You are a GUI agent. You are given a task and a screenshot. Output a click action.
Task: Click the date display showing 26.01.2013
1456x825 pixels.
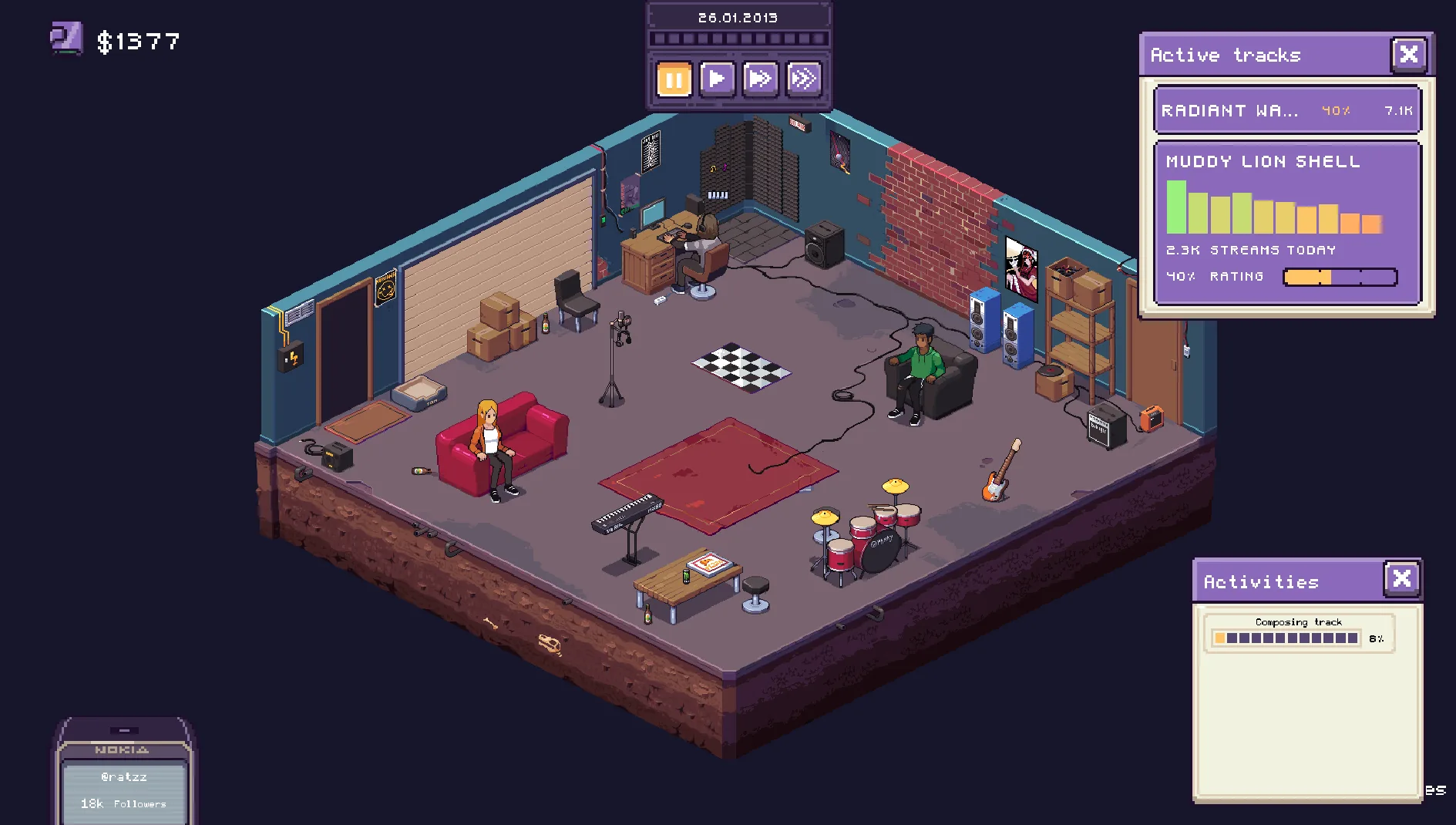[x=738, y=16]
